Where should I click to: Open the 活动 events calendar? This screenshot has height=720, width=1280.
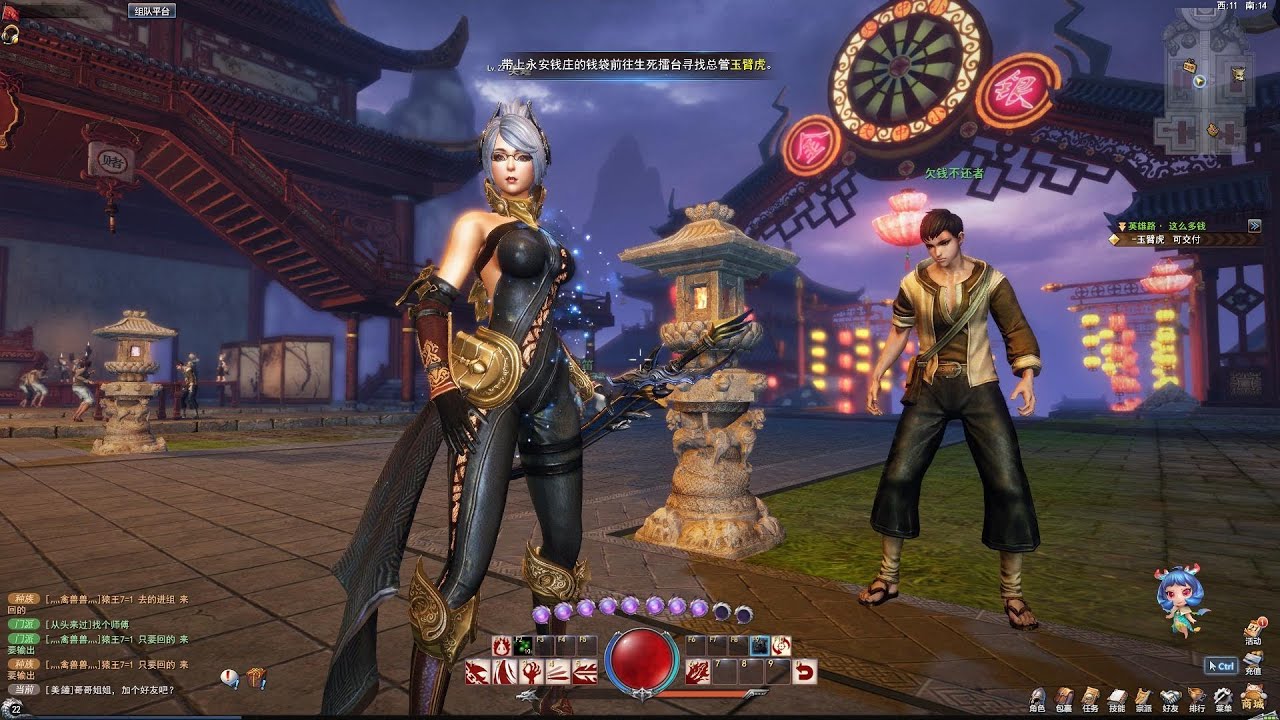(x=1253, y=630)
